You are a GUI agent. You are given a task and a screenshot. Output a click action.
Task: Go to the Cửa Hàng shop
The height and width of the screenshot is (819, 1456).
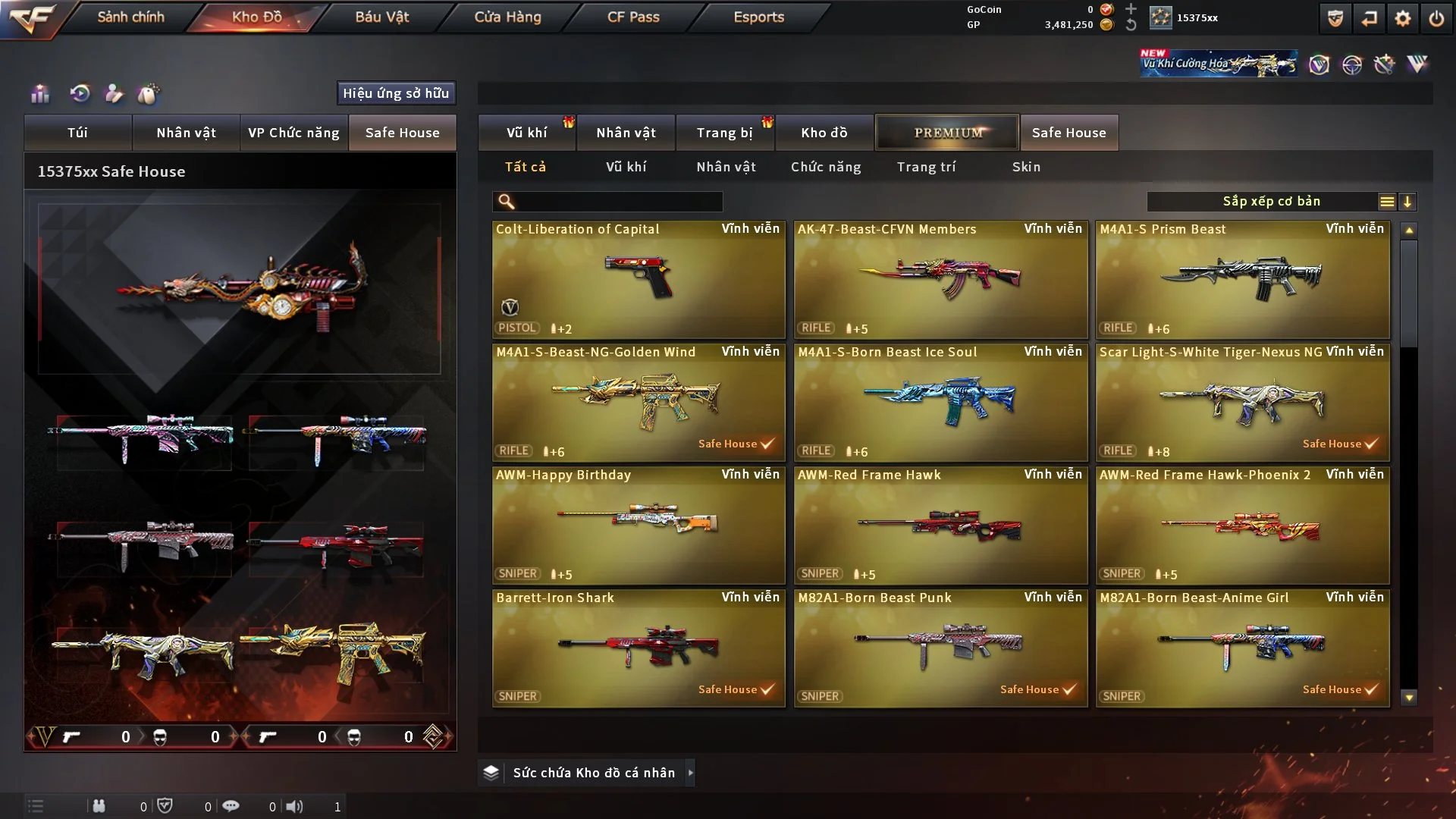point(507,17)
